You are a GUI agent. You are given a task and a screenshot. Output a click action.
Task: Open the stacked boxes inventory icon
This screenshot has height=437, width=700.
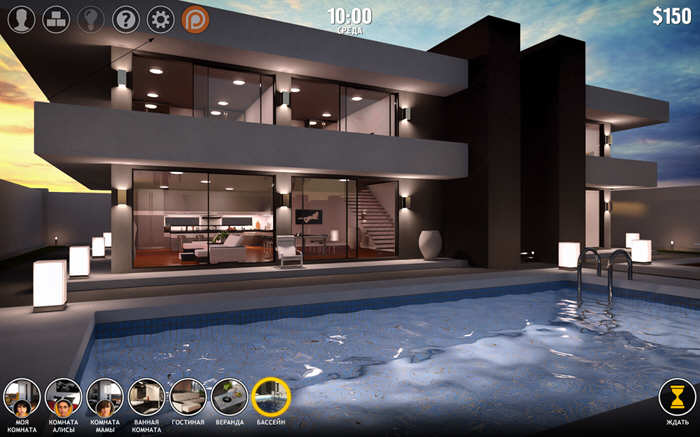click(x=55, y=18)
